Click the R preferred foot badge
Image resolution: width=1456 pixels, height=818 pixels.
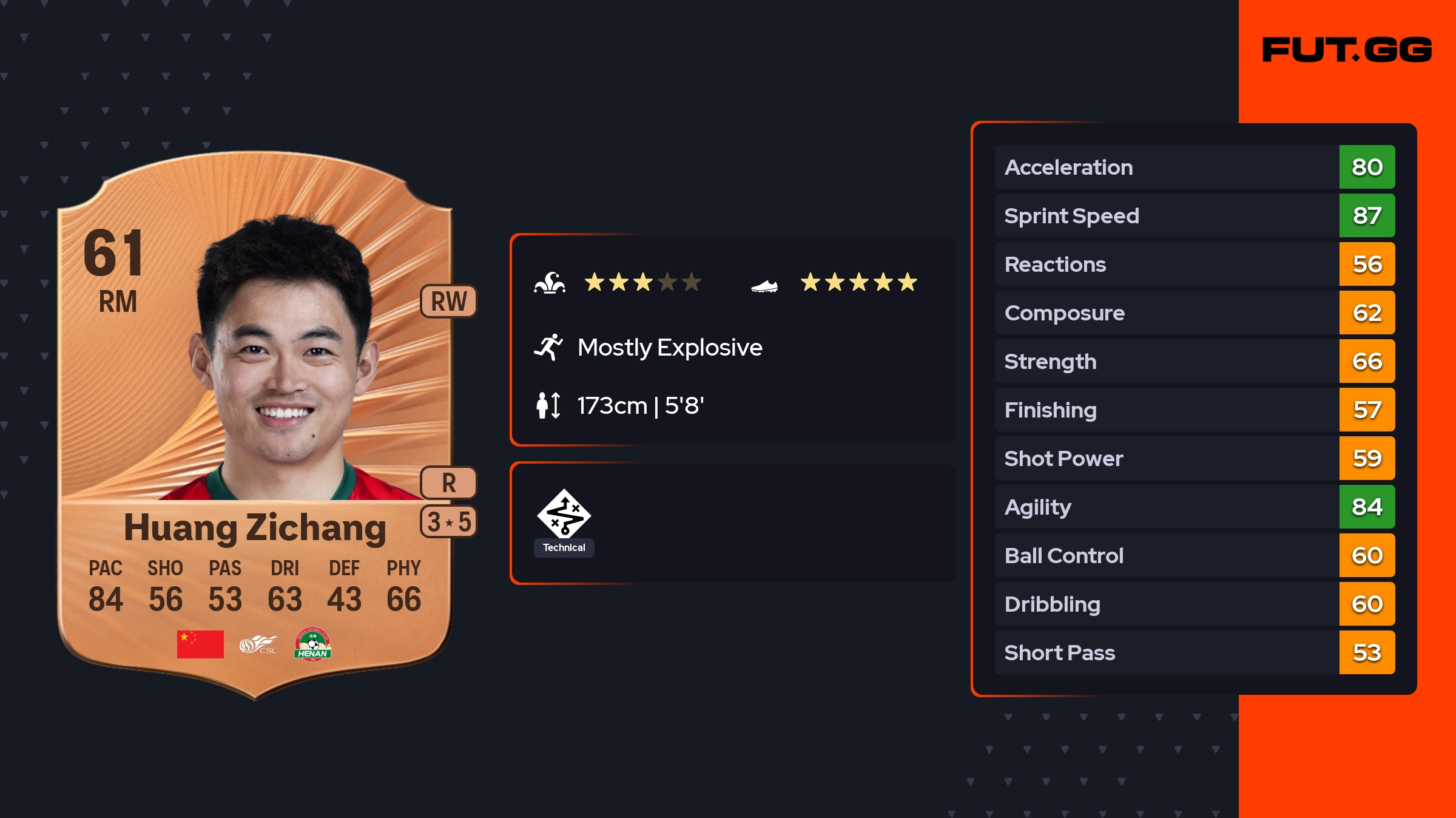449,483
